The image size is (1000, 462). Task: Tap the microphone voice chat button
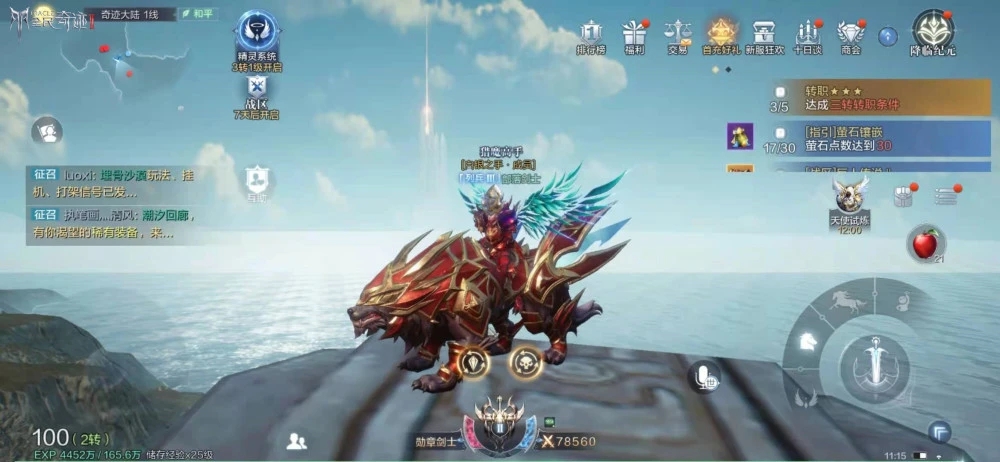tap(704, 377)
